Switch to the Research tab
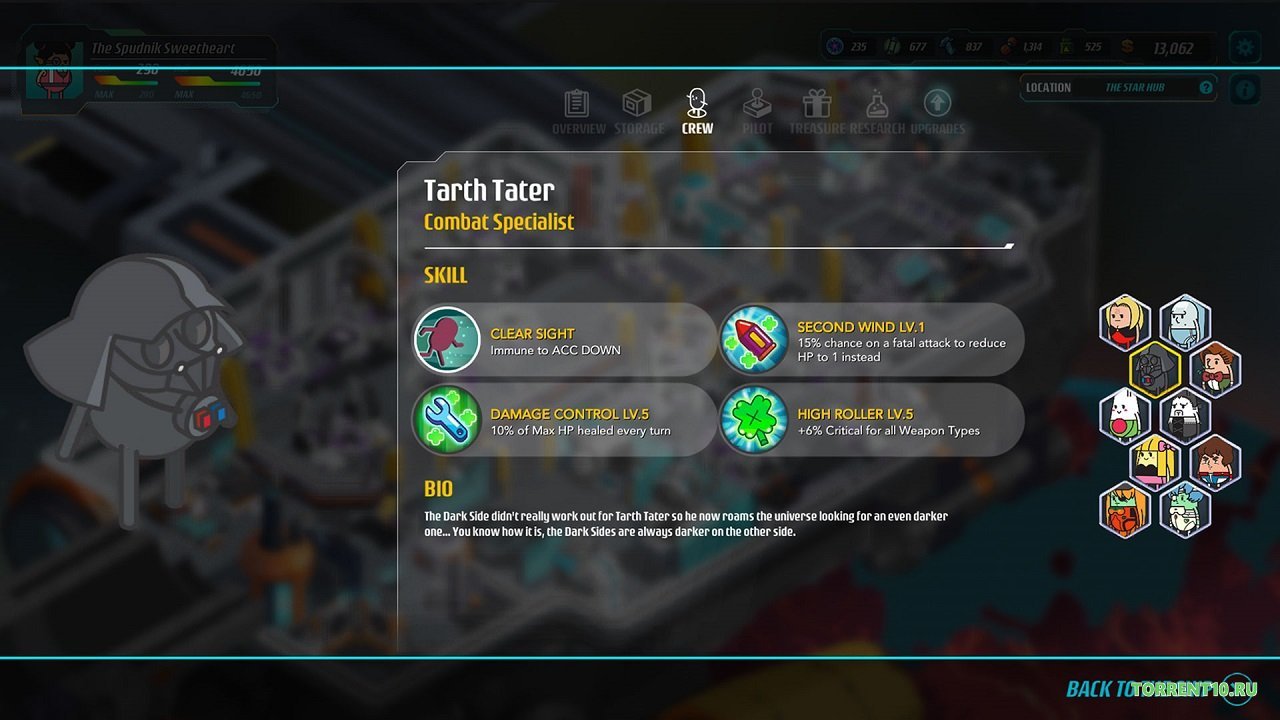The image size is (1280, 720). click(877, 111)
